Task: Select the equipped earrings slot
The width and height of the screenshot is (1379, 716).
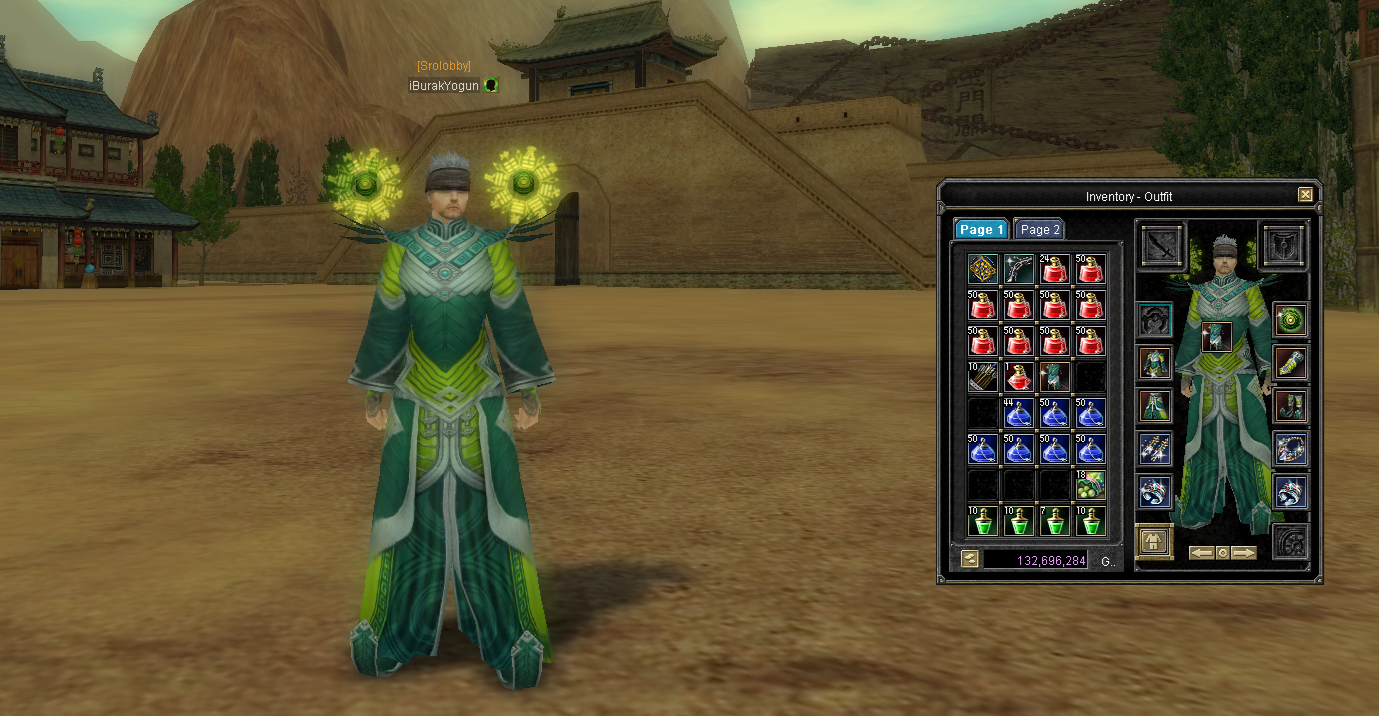Action: pos(1155,449)
